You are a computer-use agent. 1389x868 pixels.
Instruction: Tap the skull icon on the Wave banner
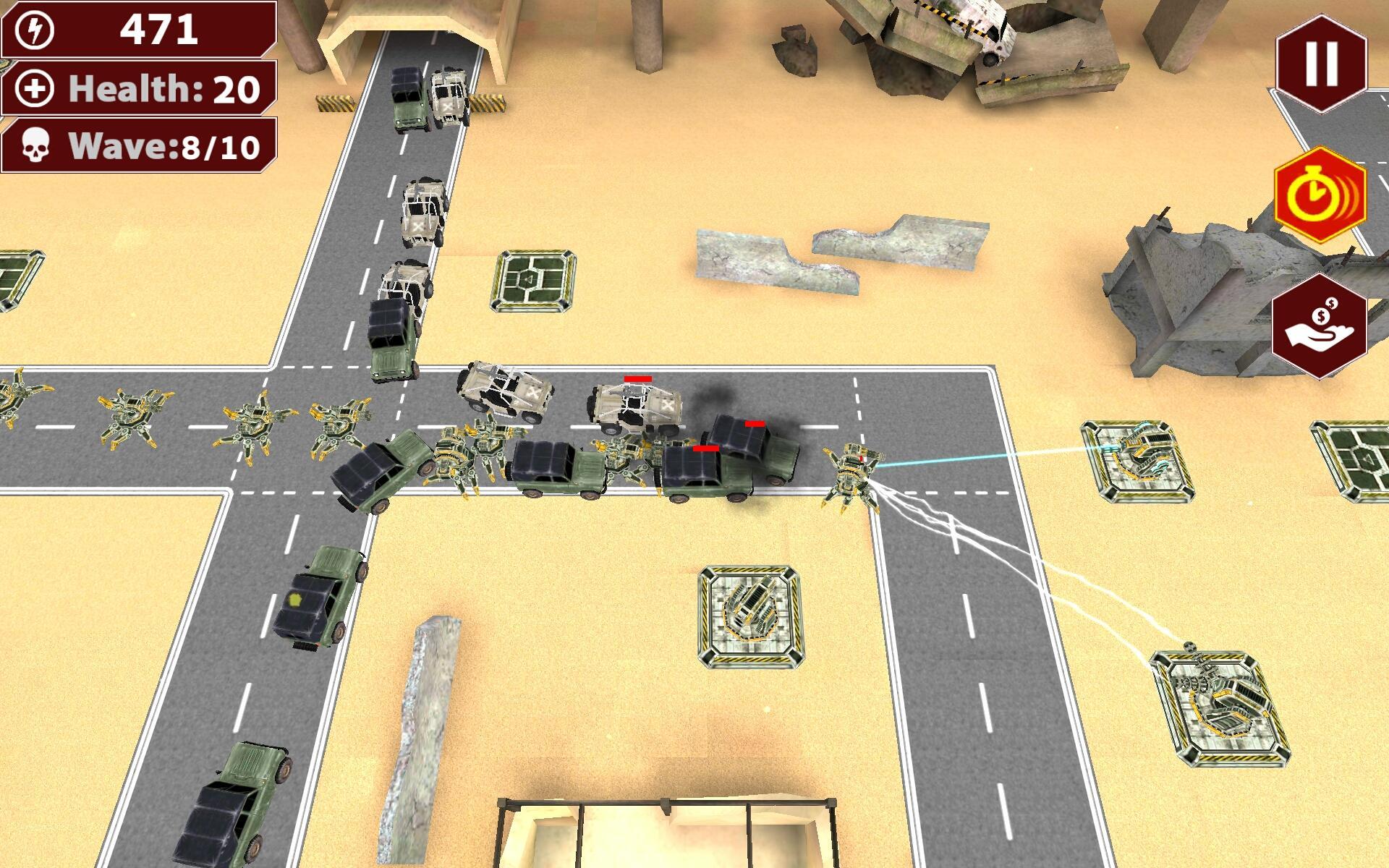35,147
